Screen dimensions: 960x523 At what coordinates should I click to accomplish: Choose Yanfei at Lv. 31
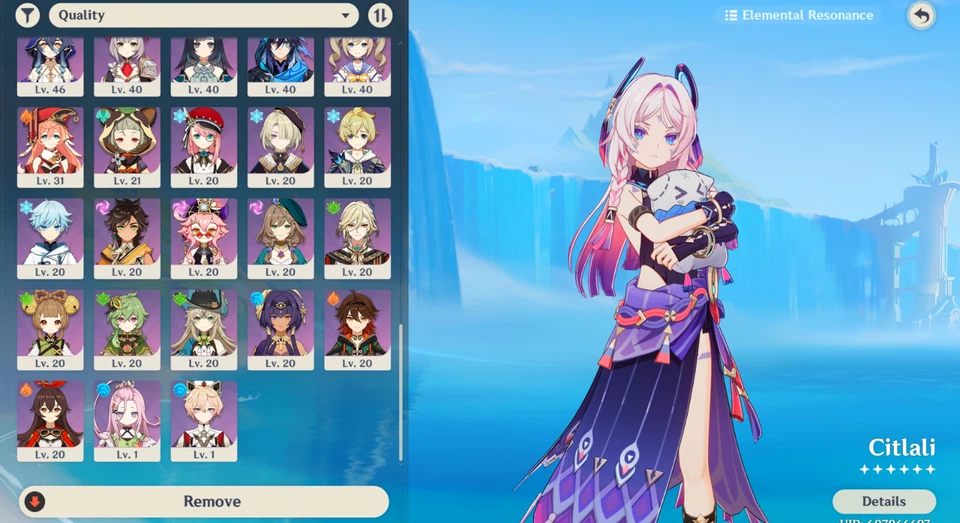50,146
